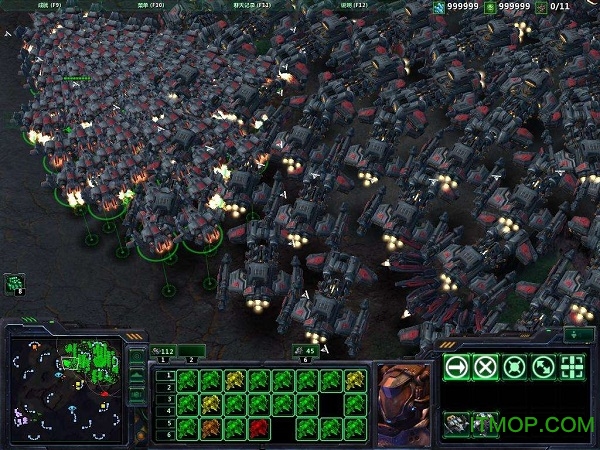Viewport: 600px width, 450px height.
Task: Choose the Attack command crosshair icon
Action: tap(572, 366)
